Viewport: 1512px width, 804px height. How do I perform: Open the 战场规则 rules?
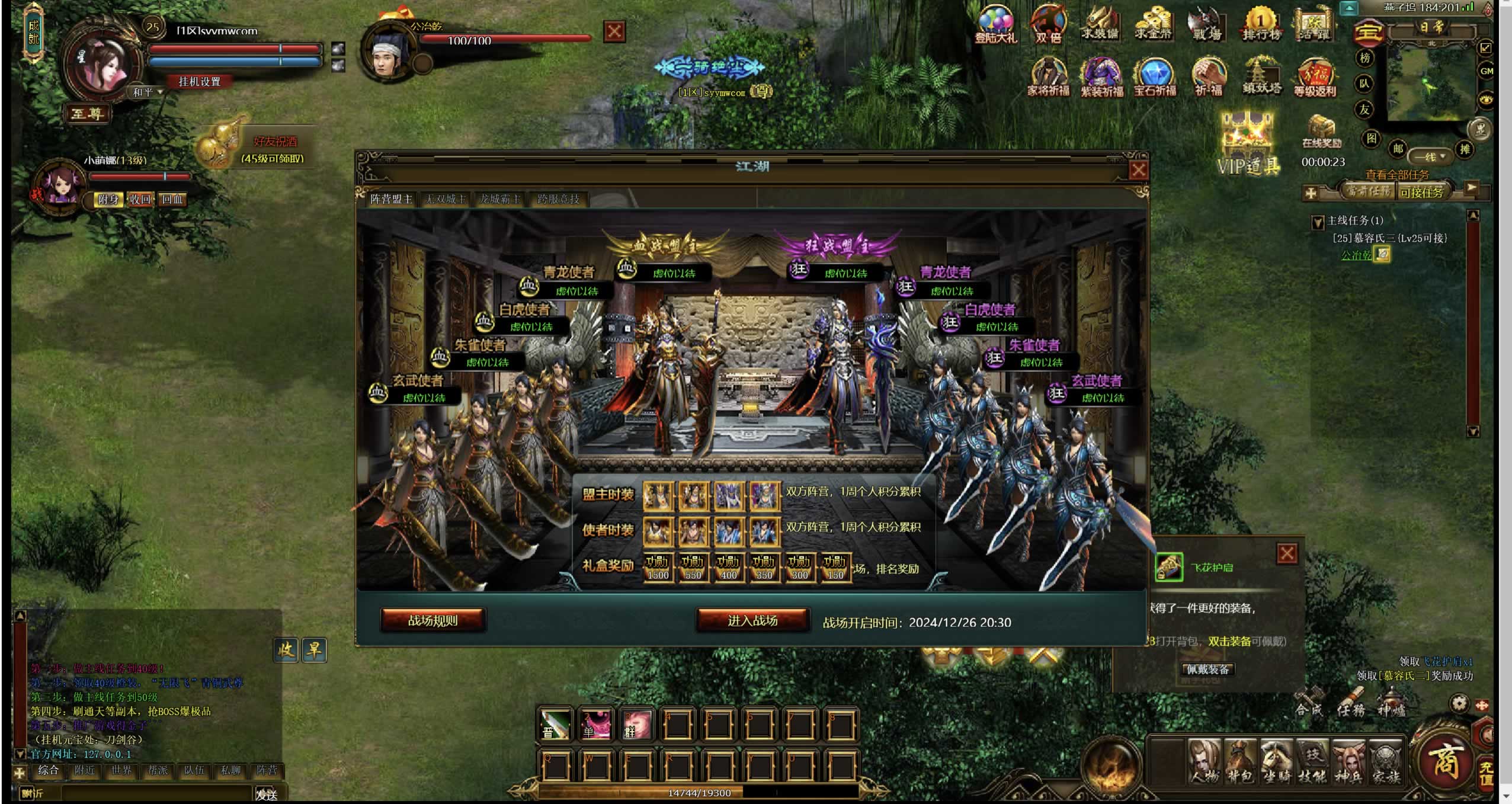(x=433, y=620)
